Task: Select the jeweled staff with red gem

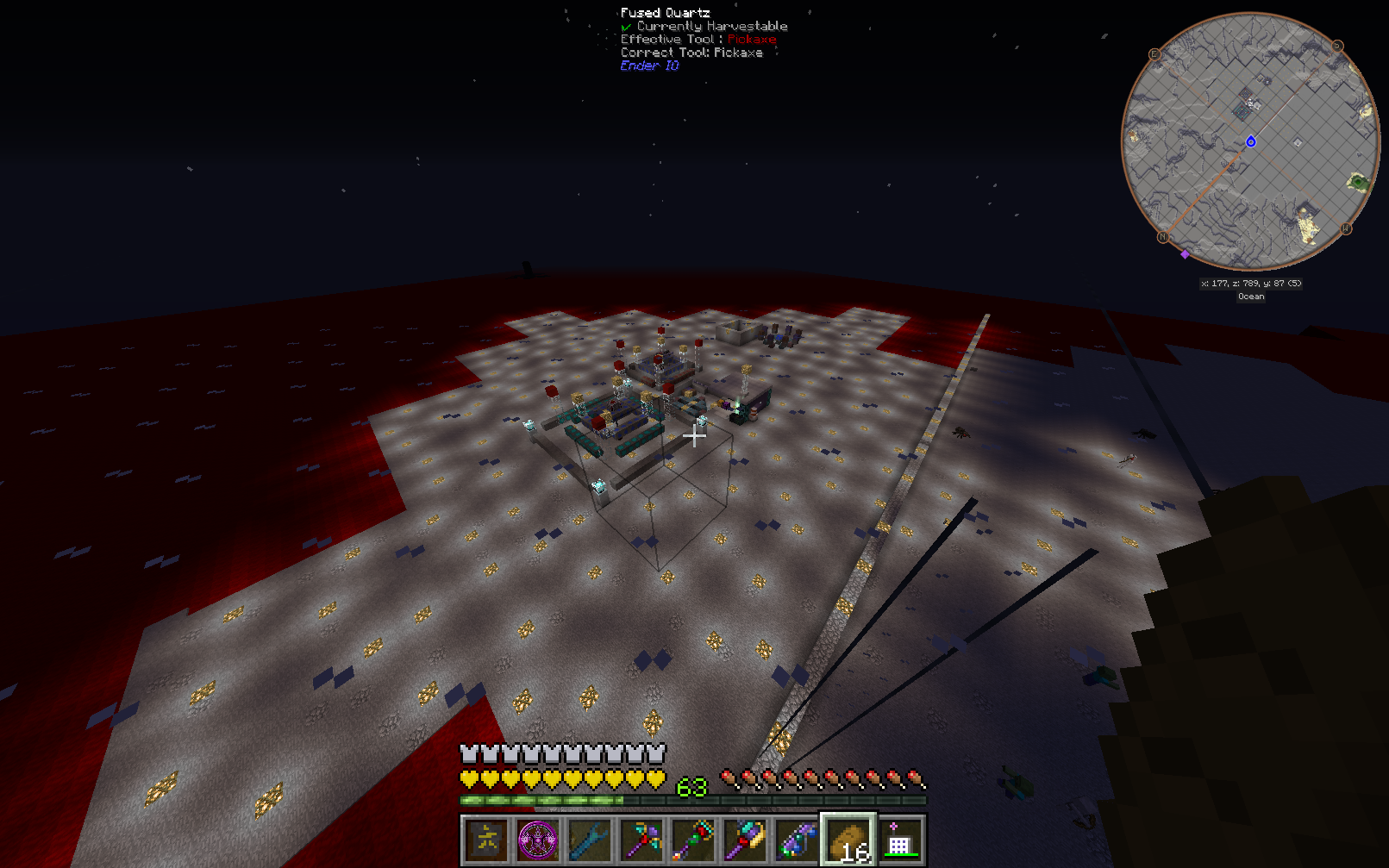Action: click(x=693, y=840)
